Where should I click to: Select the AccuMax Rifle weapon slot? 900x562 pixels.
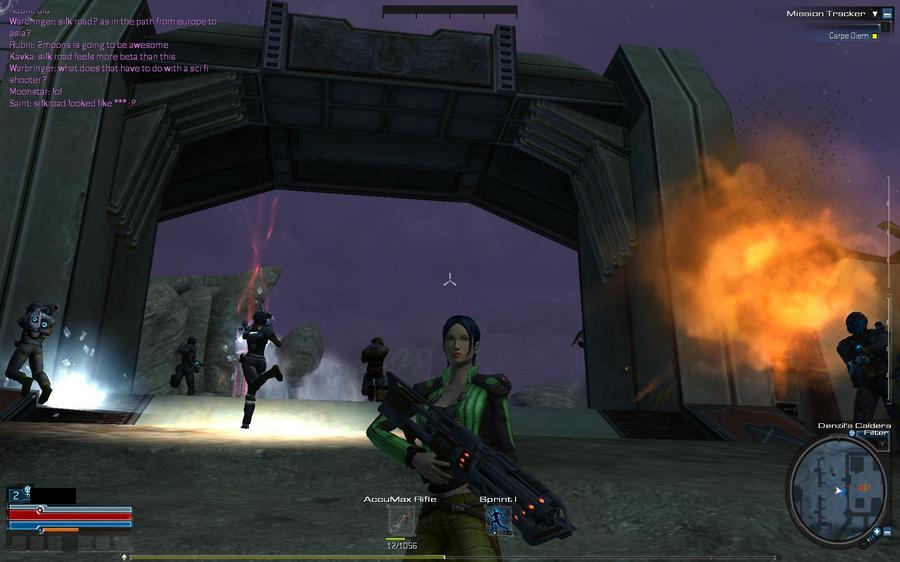coord(401,521)
